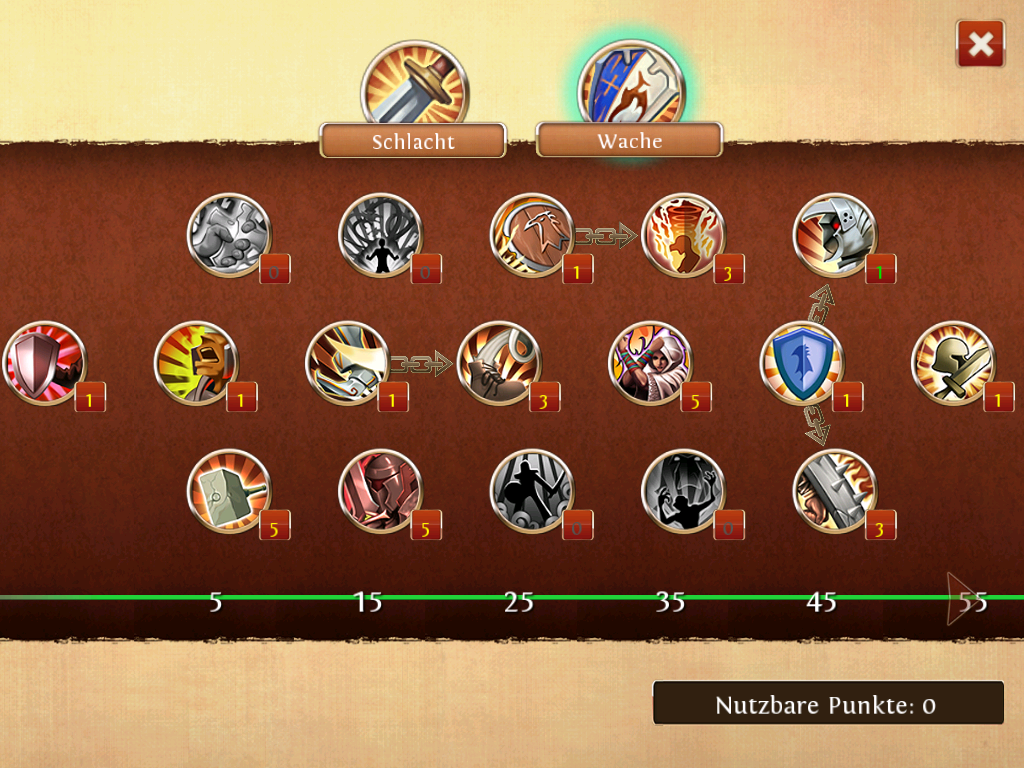Click the spiked collar skill

click(x=834, y=491)
